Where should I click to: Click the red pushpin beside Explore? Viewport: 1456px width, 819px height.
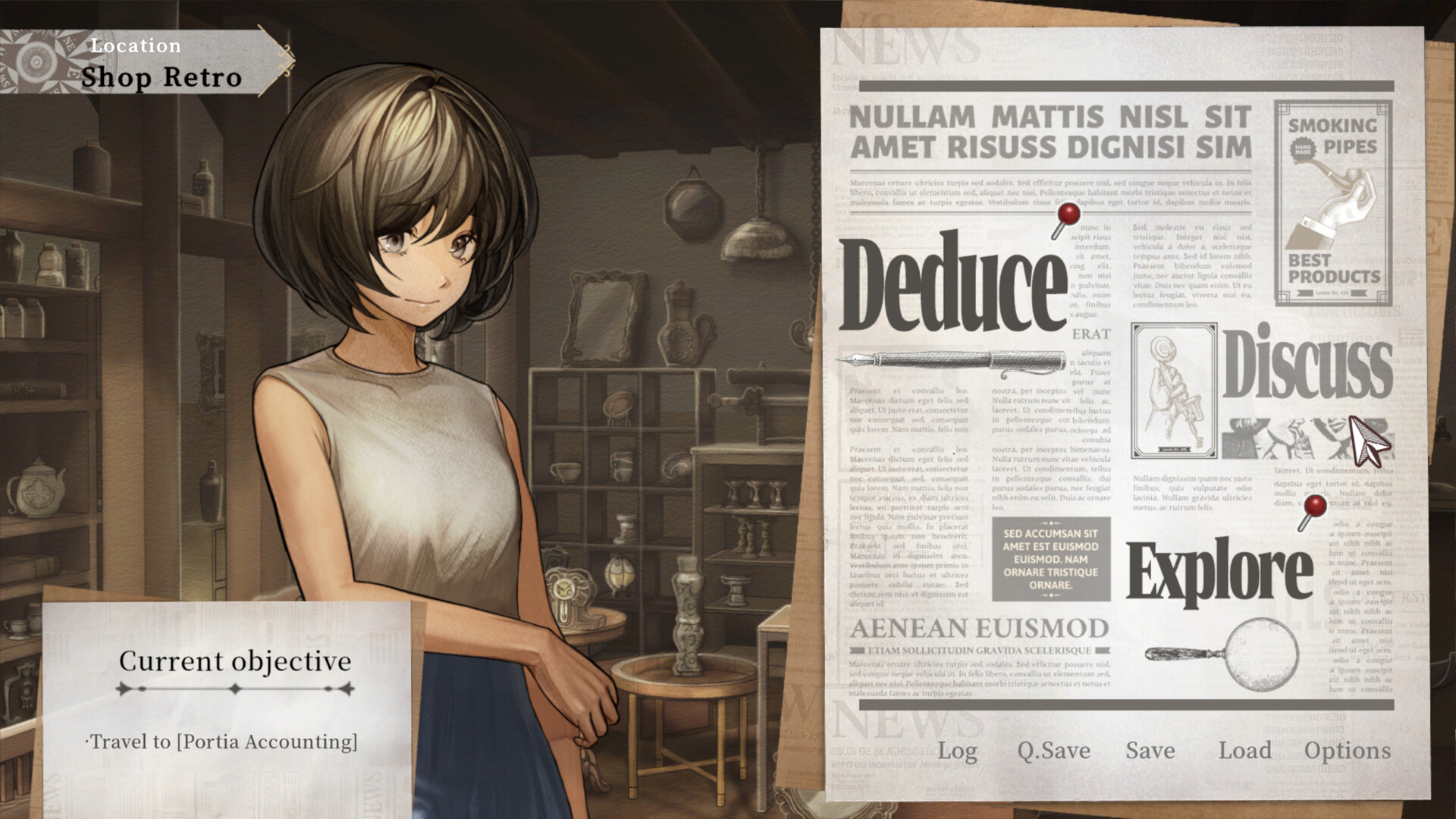(1316, 504)
